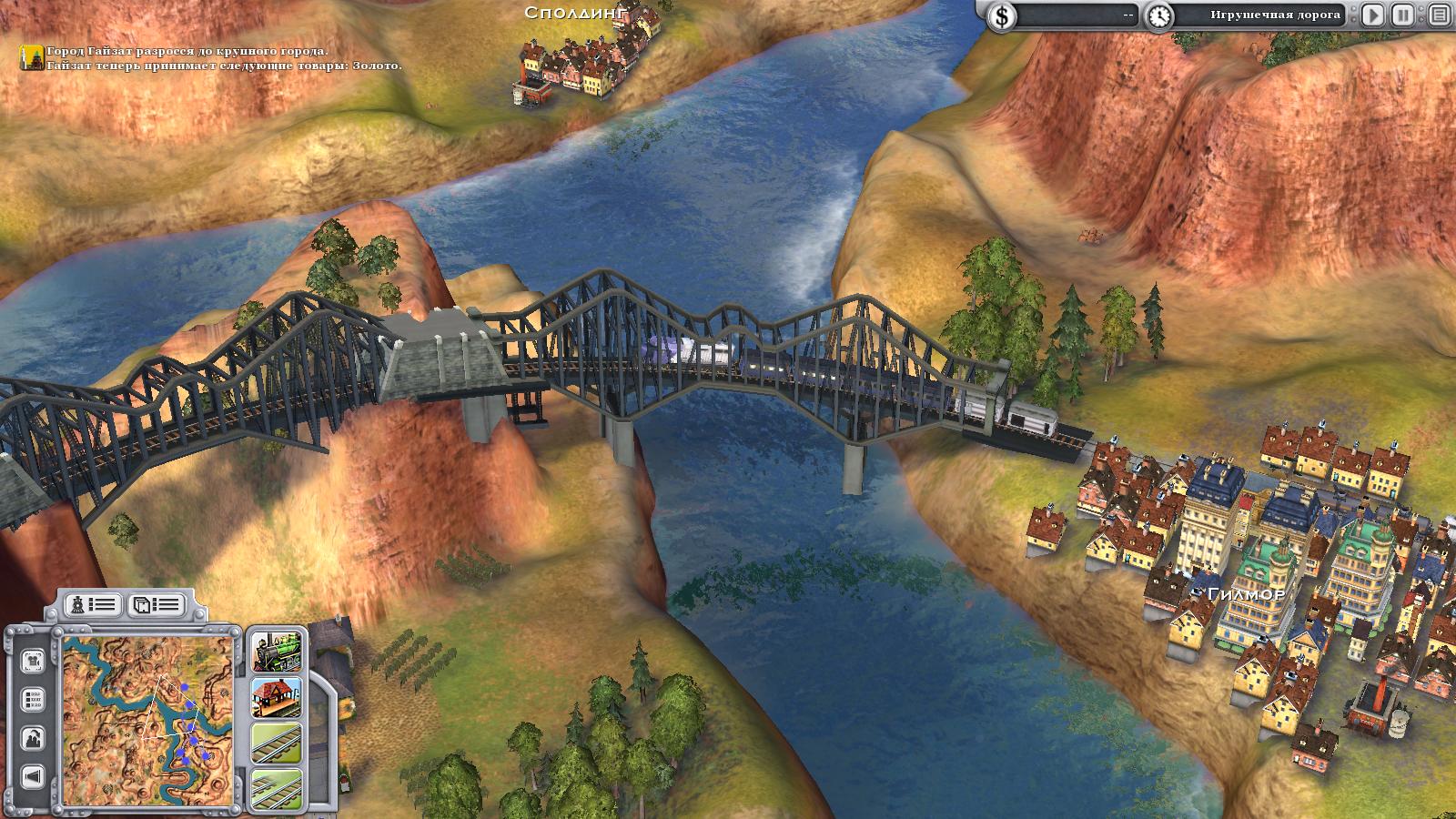
Task: Click the city growth notification message icon
Action: pos(33,58)
